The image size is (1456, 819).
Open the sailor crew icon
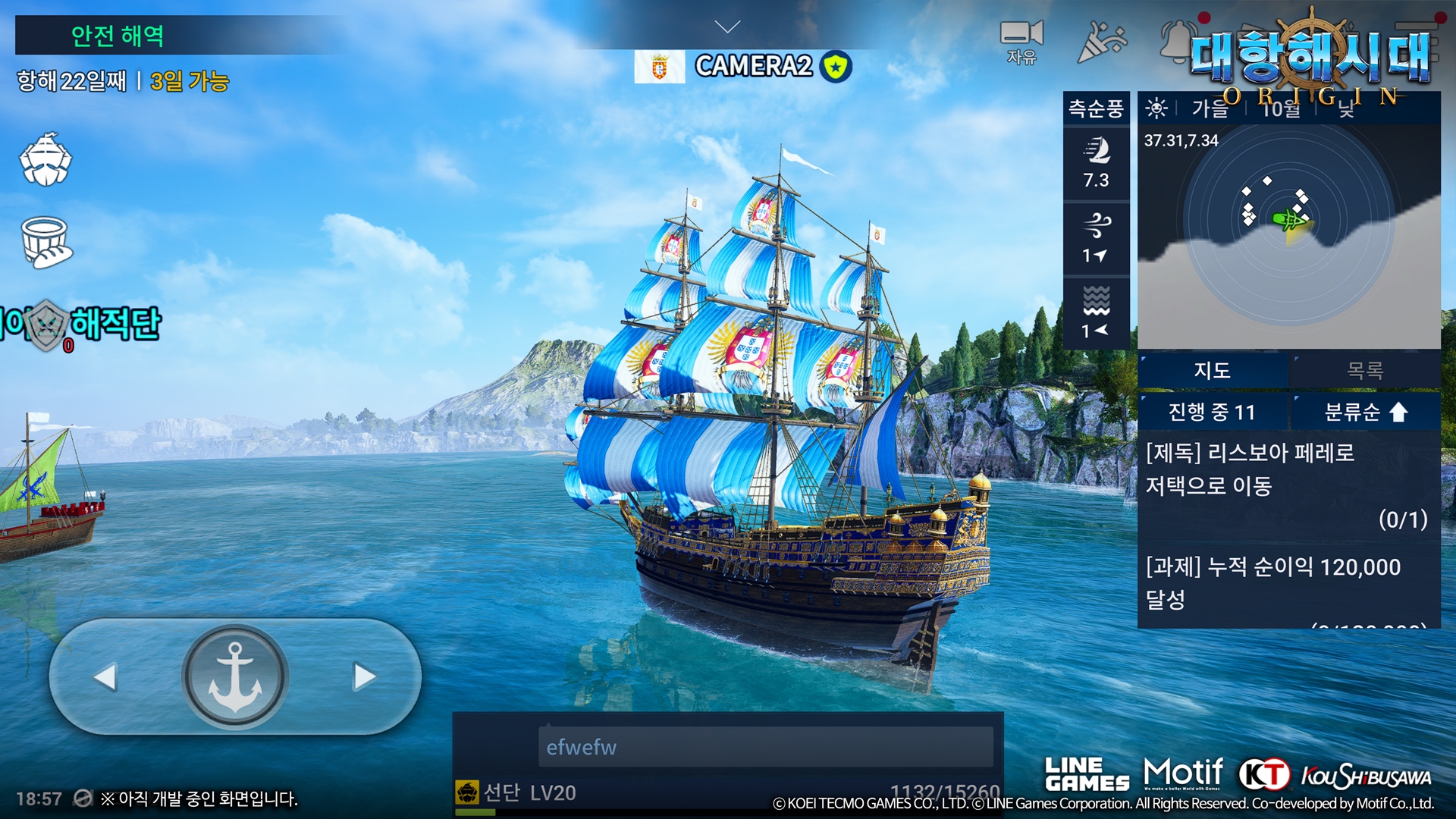click(x=45, y=159)
